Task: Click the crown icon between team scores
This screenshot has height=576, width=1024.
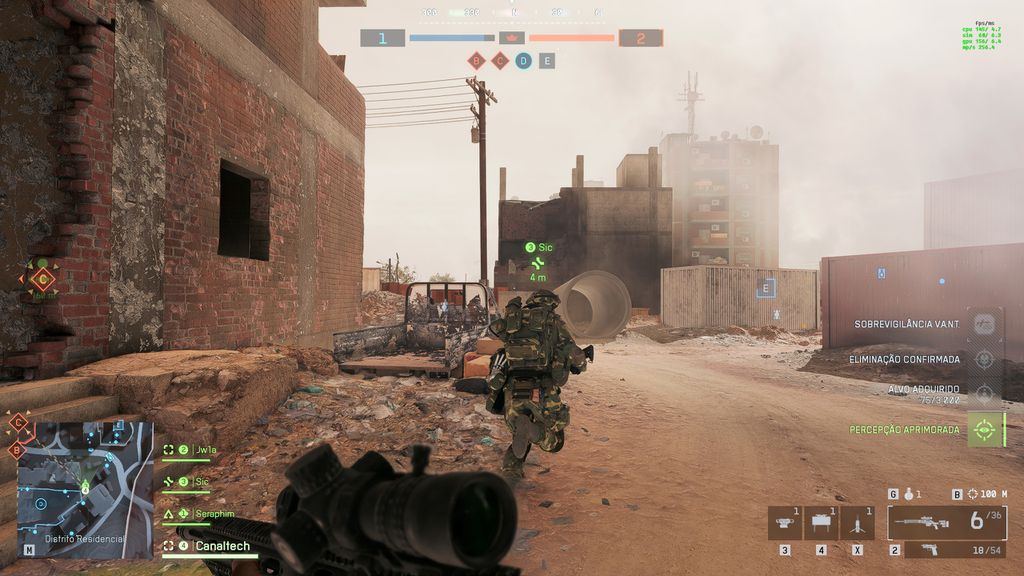Action: 511,38
